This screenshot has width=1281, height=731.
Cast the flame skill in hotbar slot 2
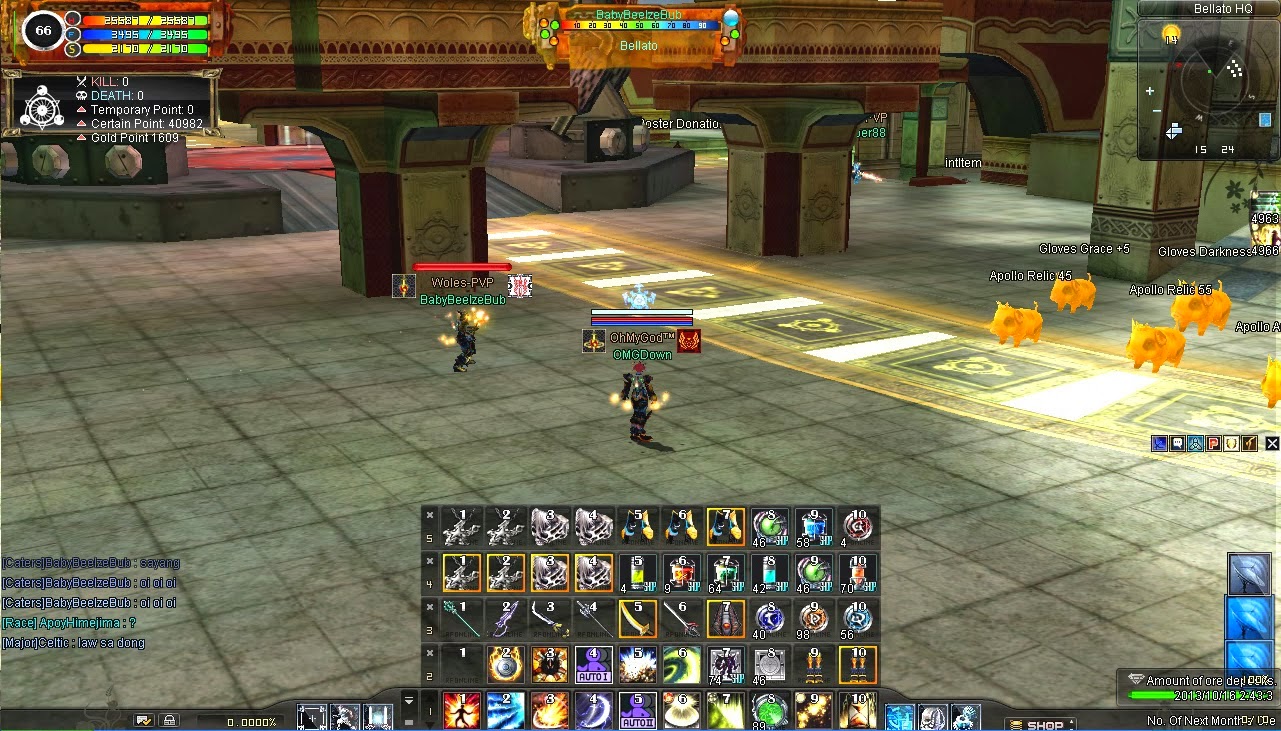(505, 665)
